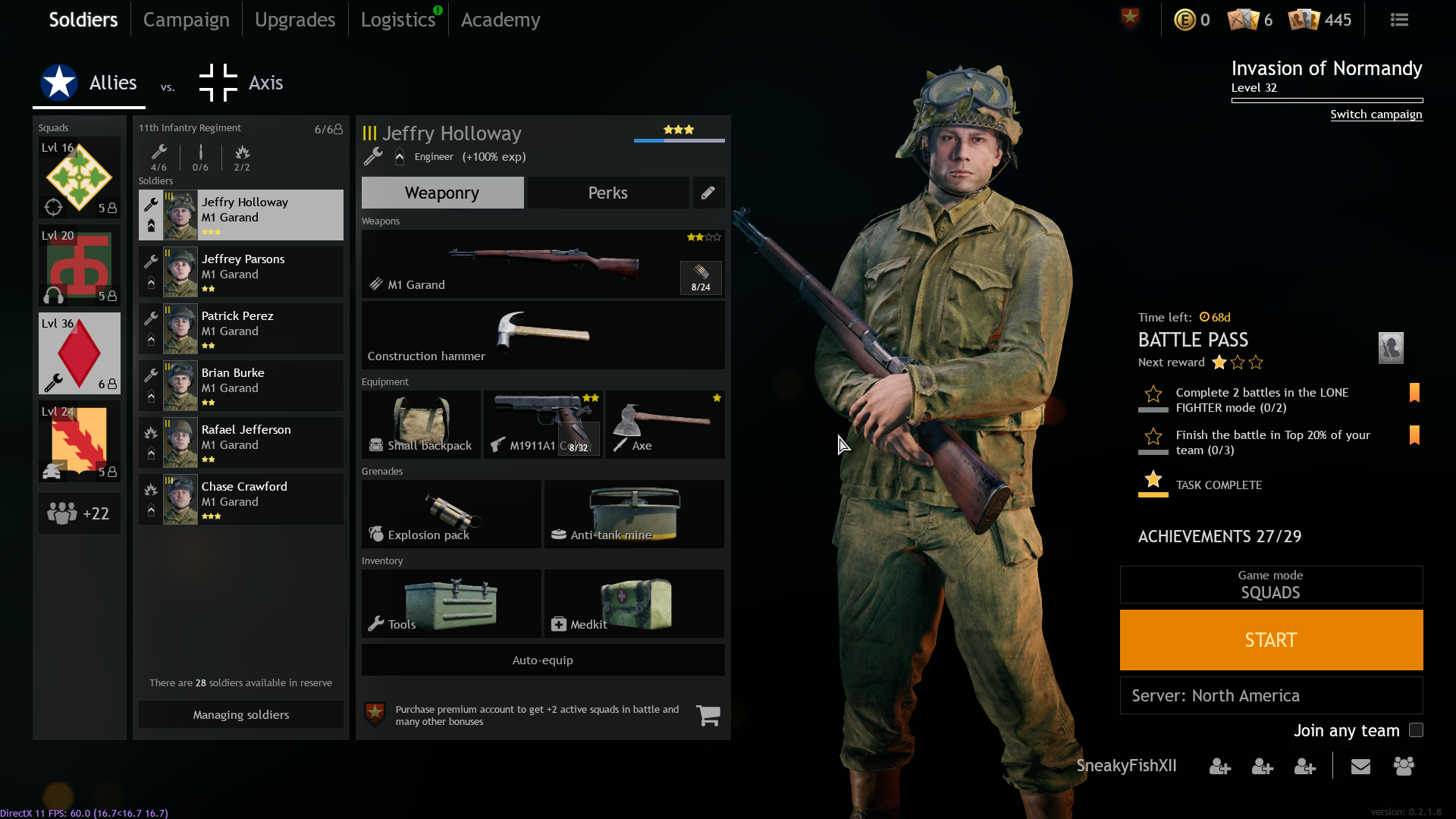Screen dimensions: 1456x819
Task: Open the Campaign tab
Action: [186, 20]
